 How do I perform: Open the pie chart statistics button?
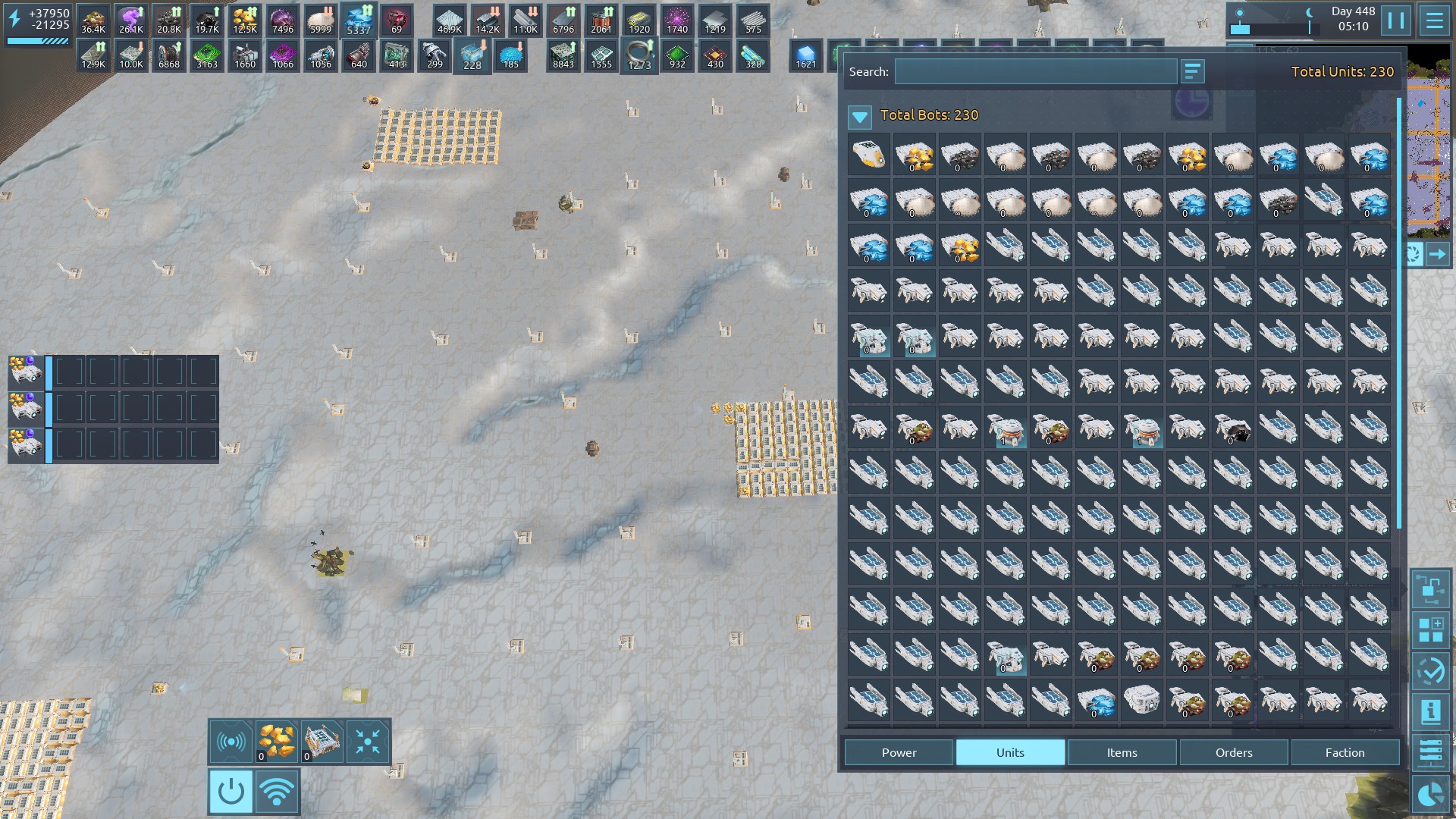click(x=1430, y=794)
